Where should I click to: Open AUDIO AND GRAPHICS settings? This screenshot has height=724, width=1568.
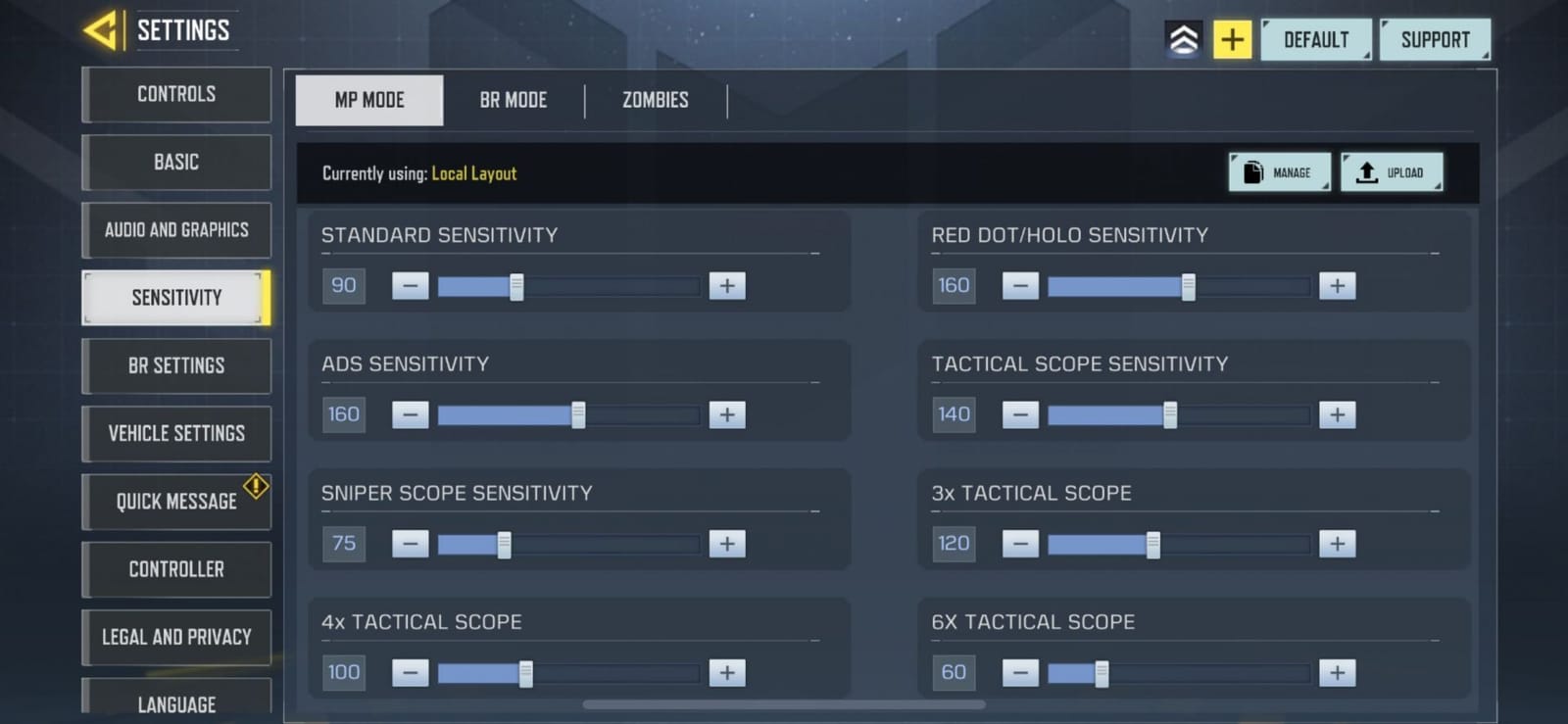[x=175, y=229]
